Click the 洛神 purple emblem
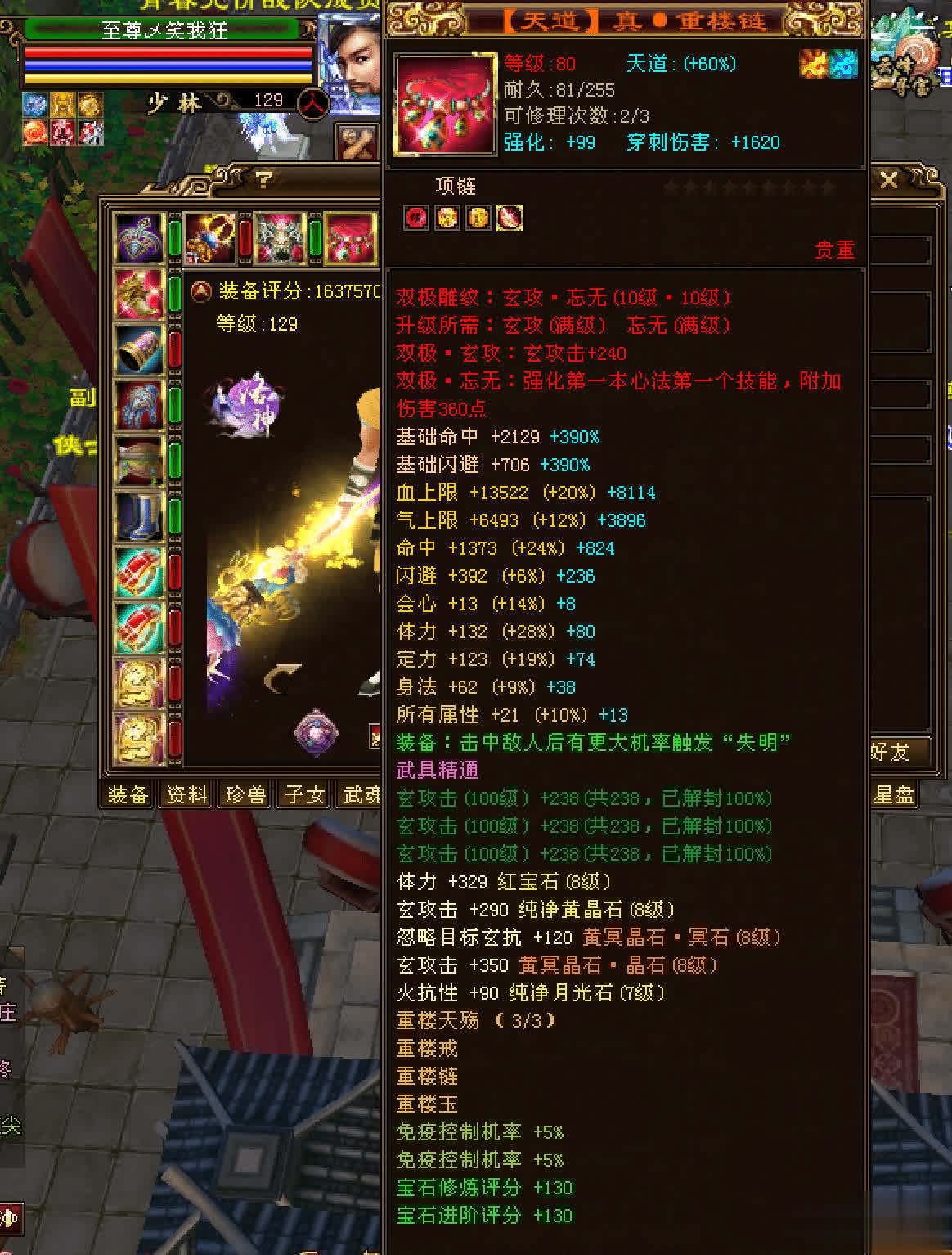This screenshot has width=952, height=1255. [x=249, y=400]
